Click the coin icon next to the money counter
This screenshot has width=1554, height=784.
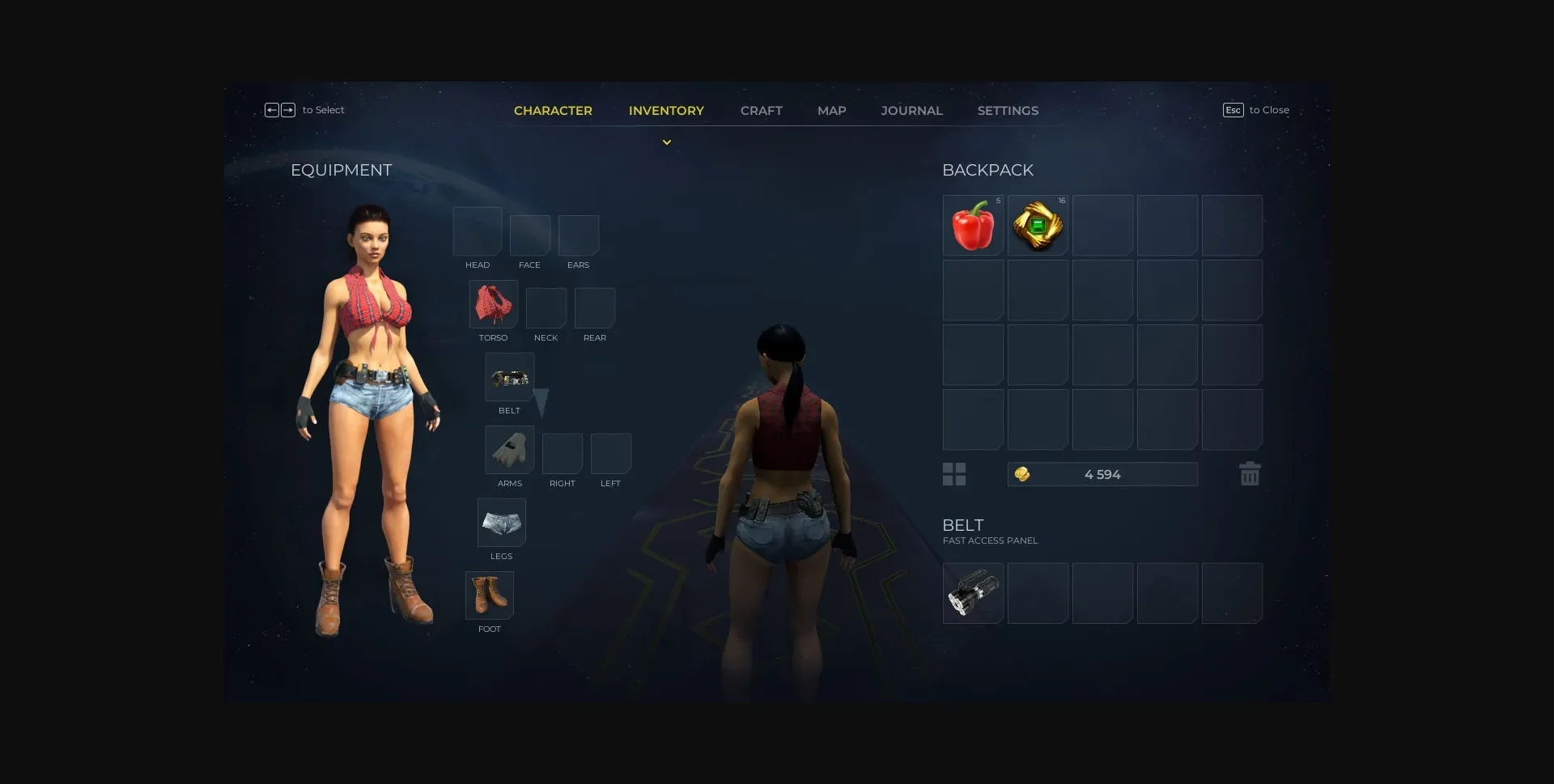[x=1021, y=474]
